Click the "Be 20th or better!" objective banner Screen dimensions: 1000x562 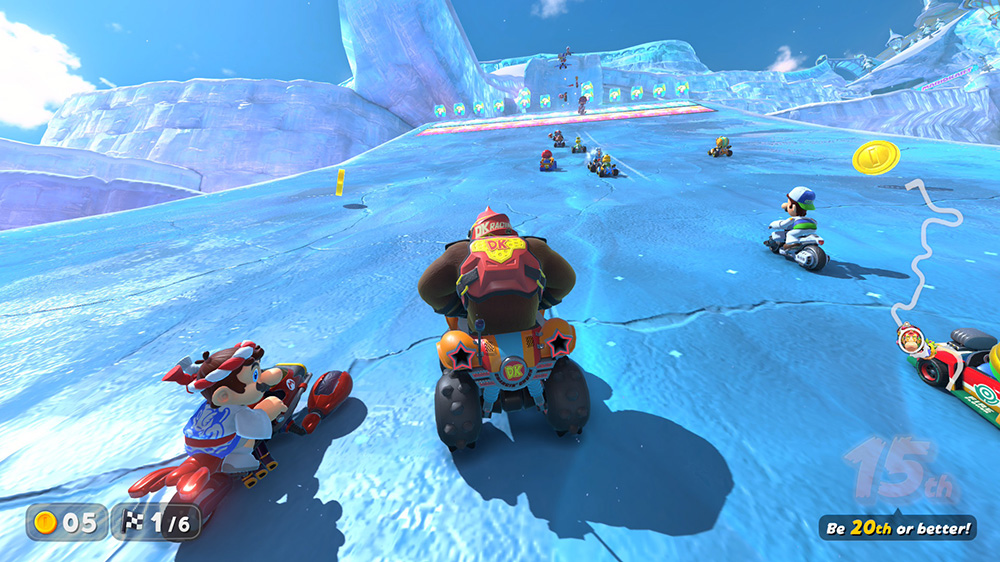[x=897, y=528]
